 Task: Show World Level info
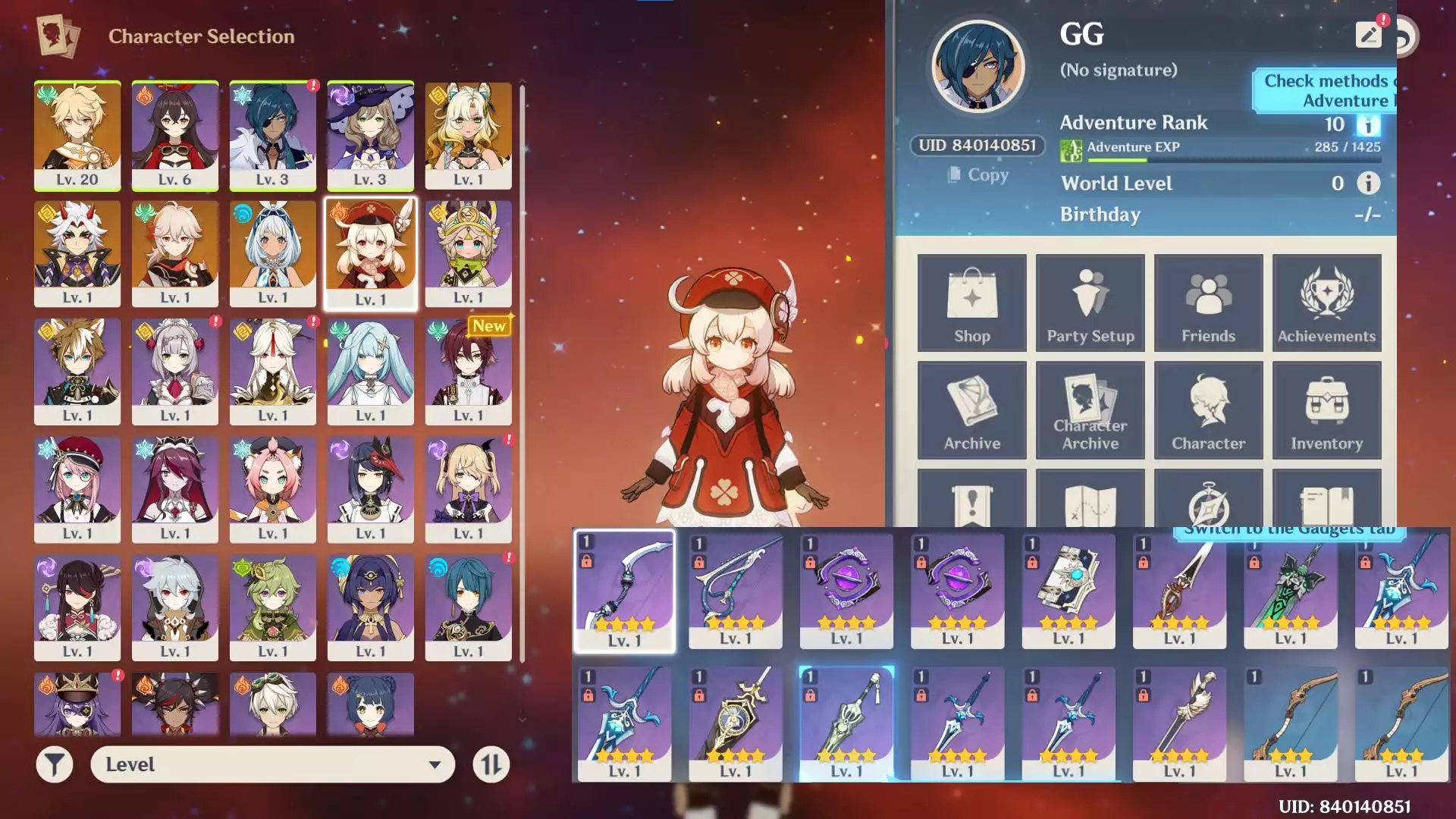point(1368,183)
